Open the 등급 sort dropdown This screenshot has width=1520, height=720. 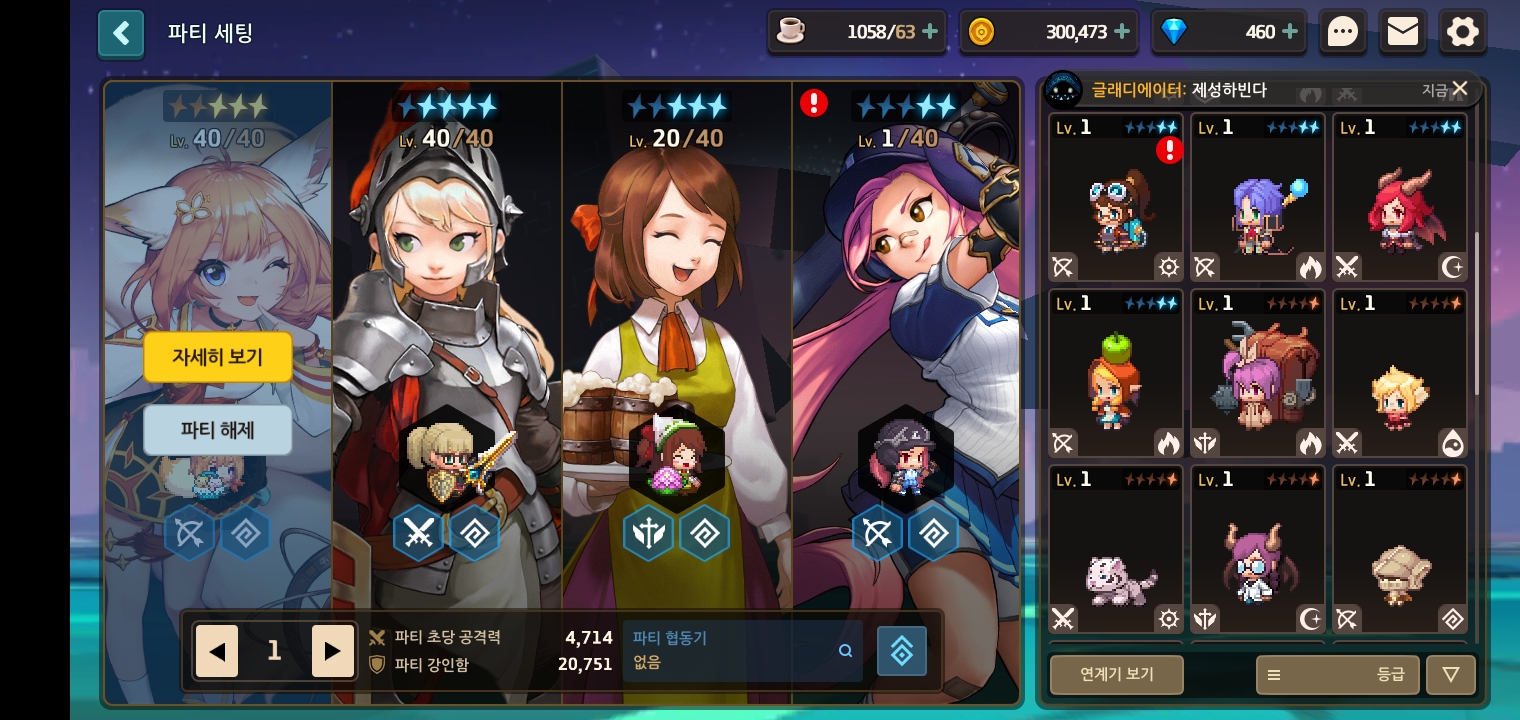pyautogui.click(x=1335, y=674)
